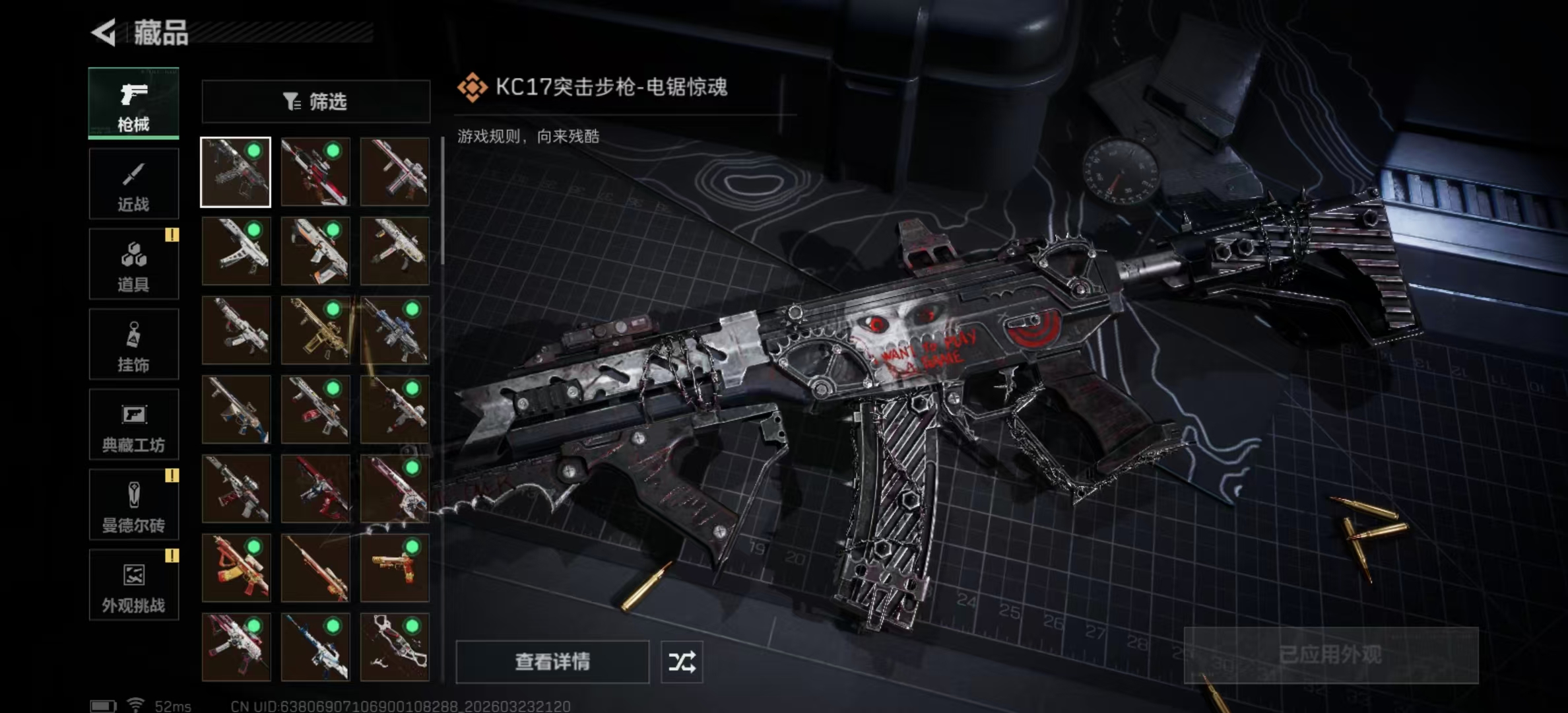Screen dimensions: 1568x713
Task: Select the 道具 items category
Action: [x=133, y=264]
